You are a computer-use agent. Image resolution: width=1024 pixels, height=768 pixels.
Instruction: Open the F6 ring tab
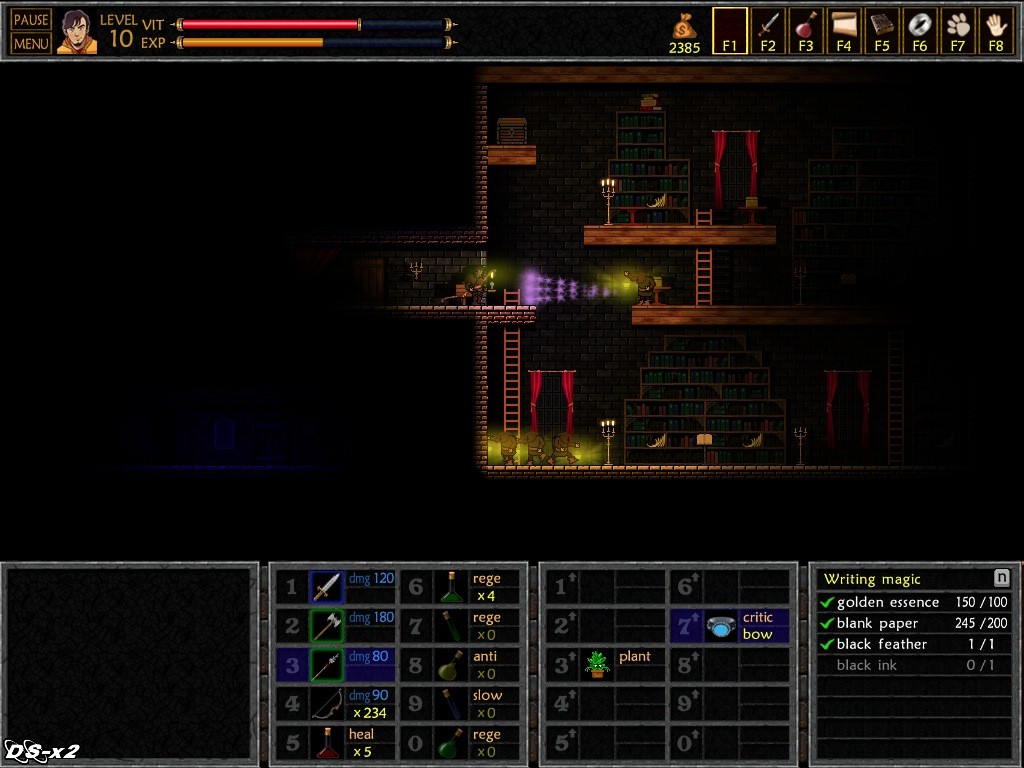pyautogui.click(x=920, y=31)
